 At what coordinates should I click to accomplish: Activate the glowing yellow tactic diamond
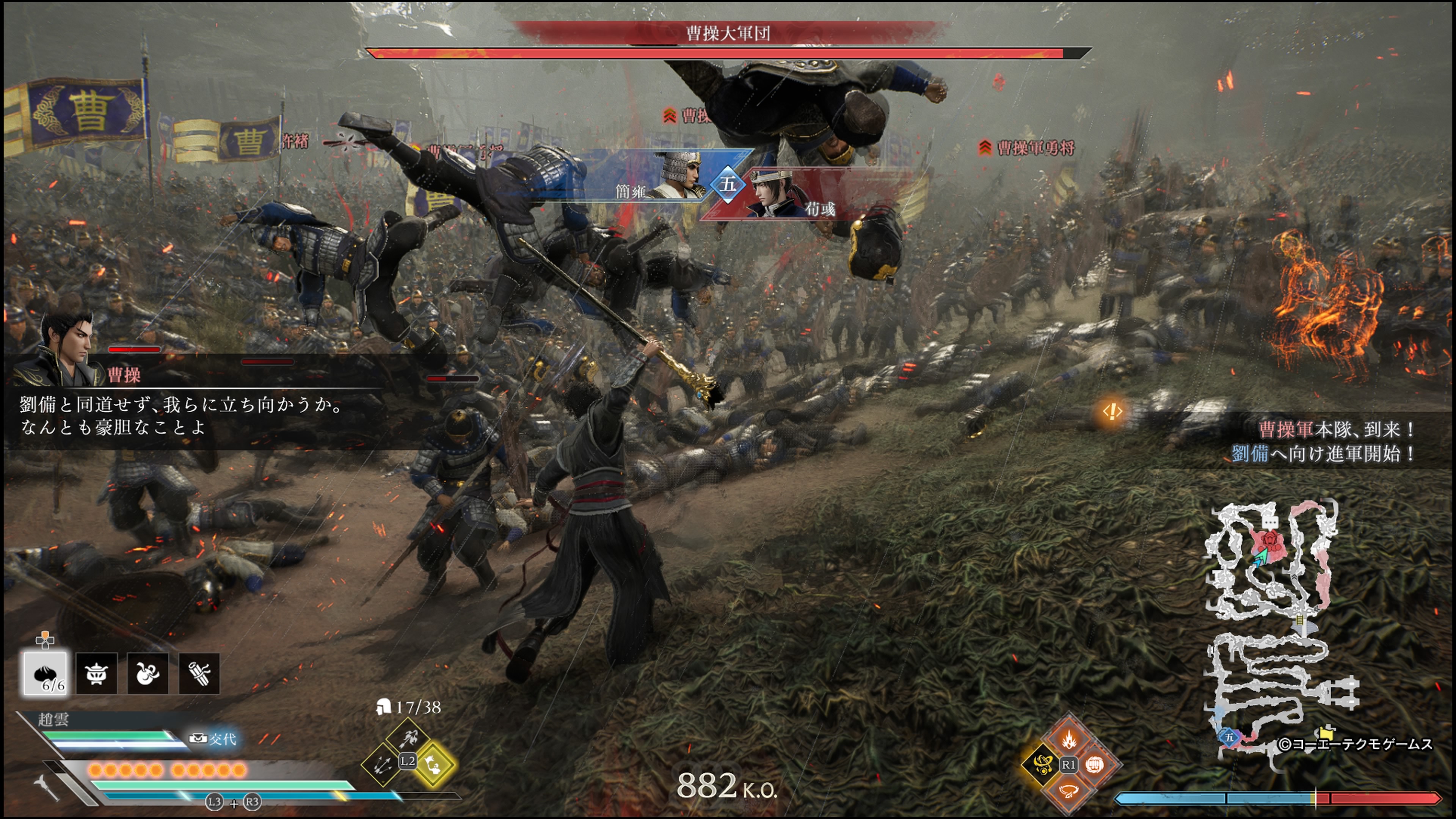pyautogui.click(x=433, y=764)
